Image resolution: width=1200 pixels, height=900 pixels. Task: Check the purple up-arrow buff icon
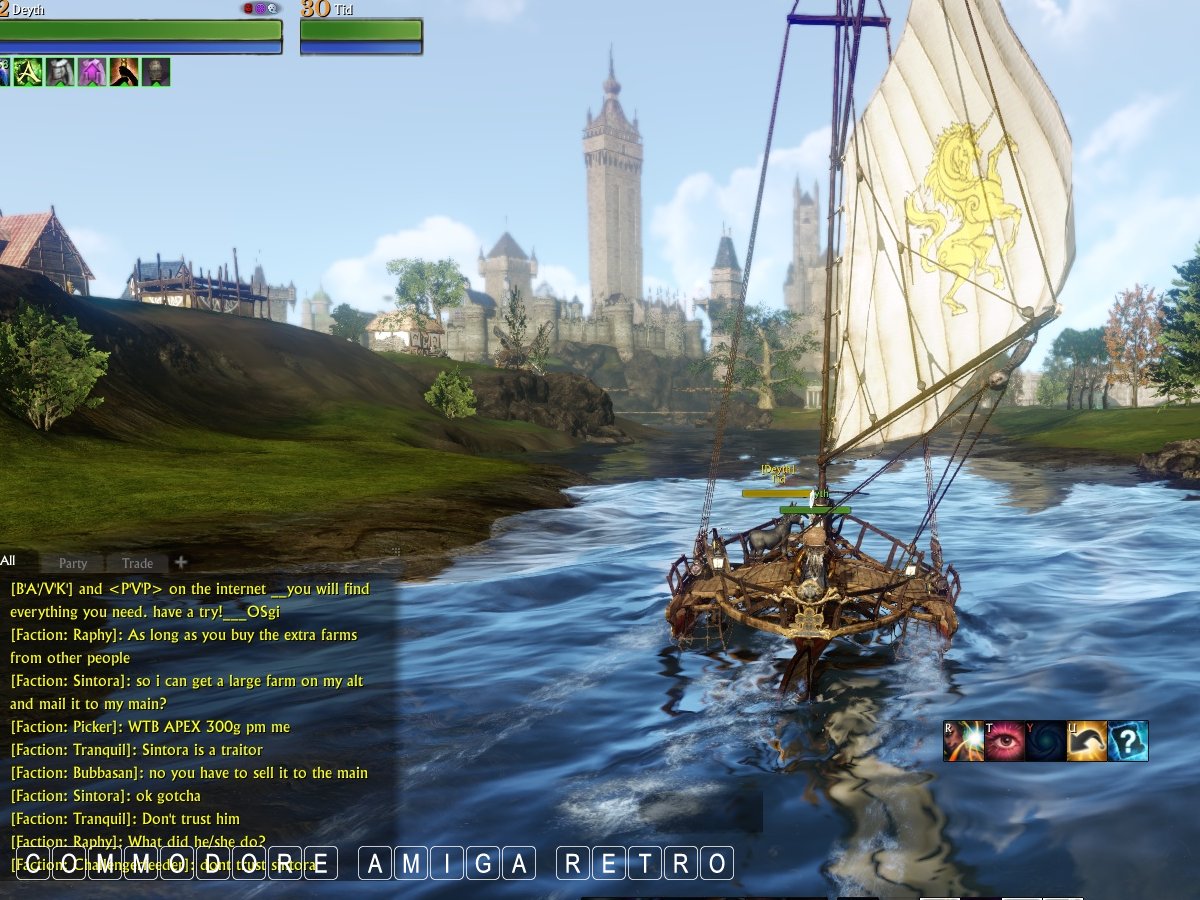coord(91,72)
